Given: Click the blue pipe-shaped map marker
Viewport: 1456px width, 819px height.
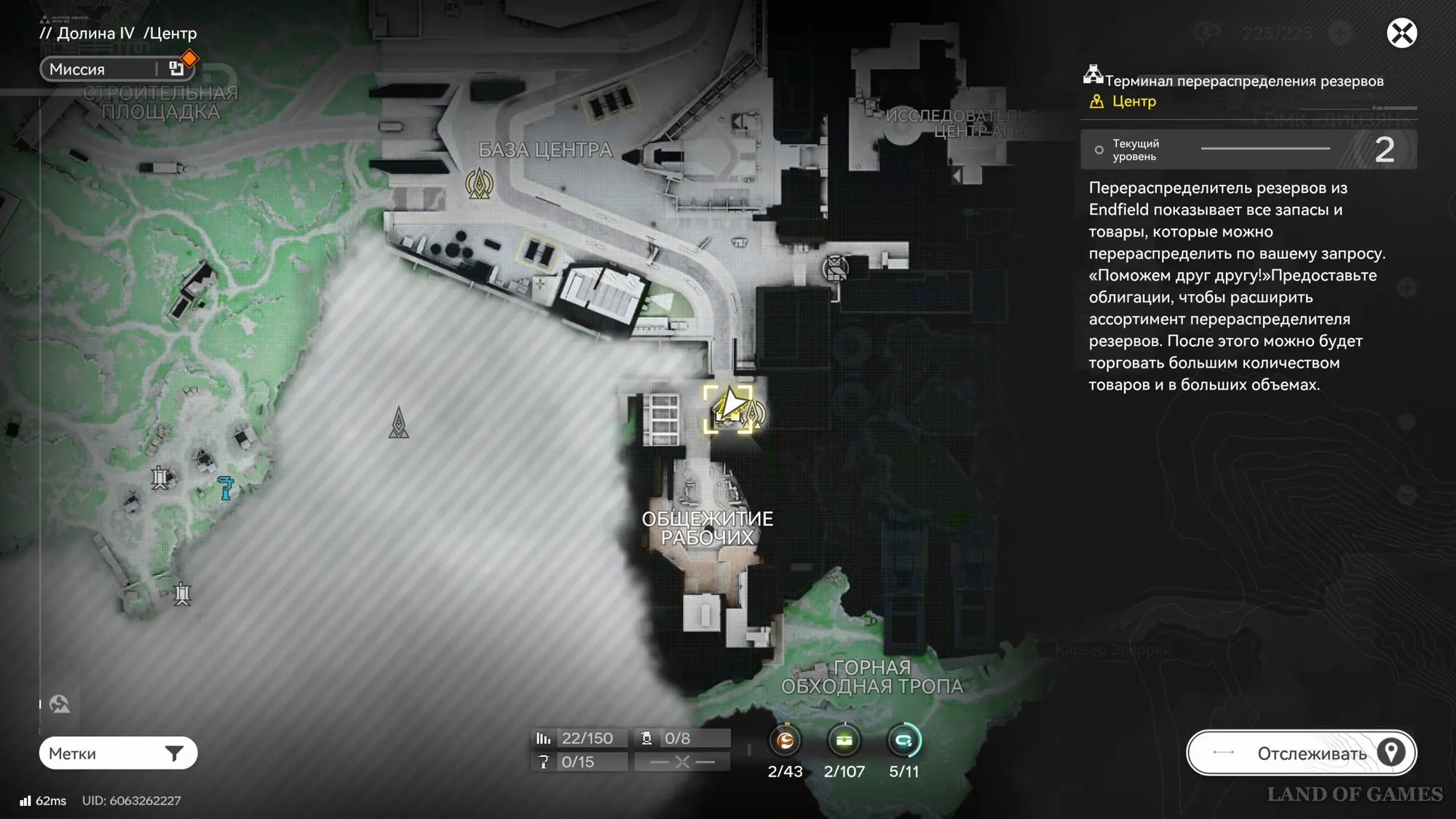Looking at the screenshot, I should click(x=226, y=487).
